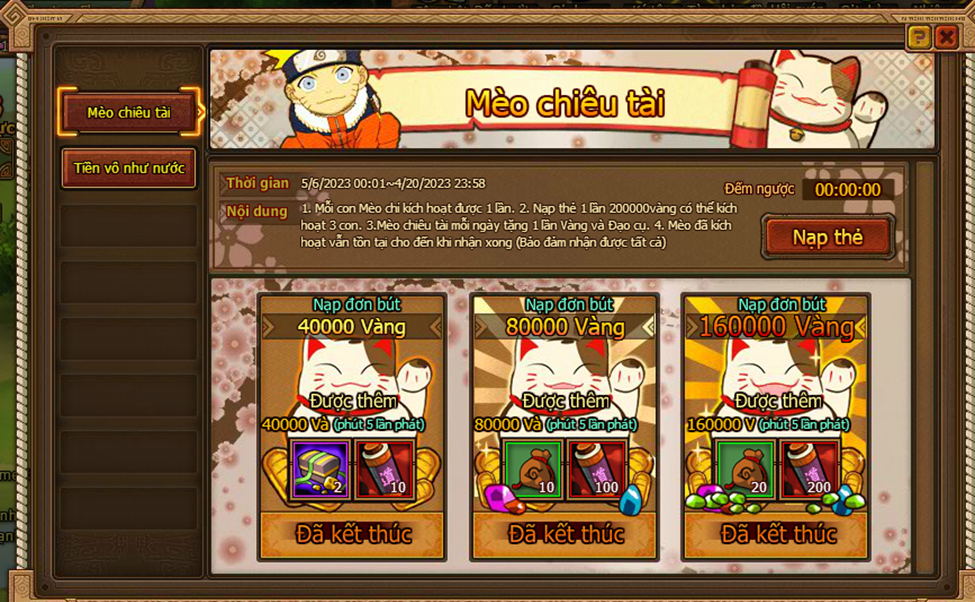The width and height of the screenshot is (975, 602).
Task: Click Đã kết thúc under 40000 Vàng
Action: (352, 534)
